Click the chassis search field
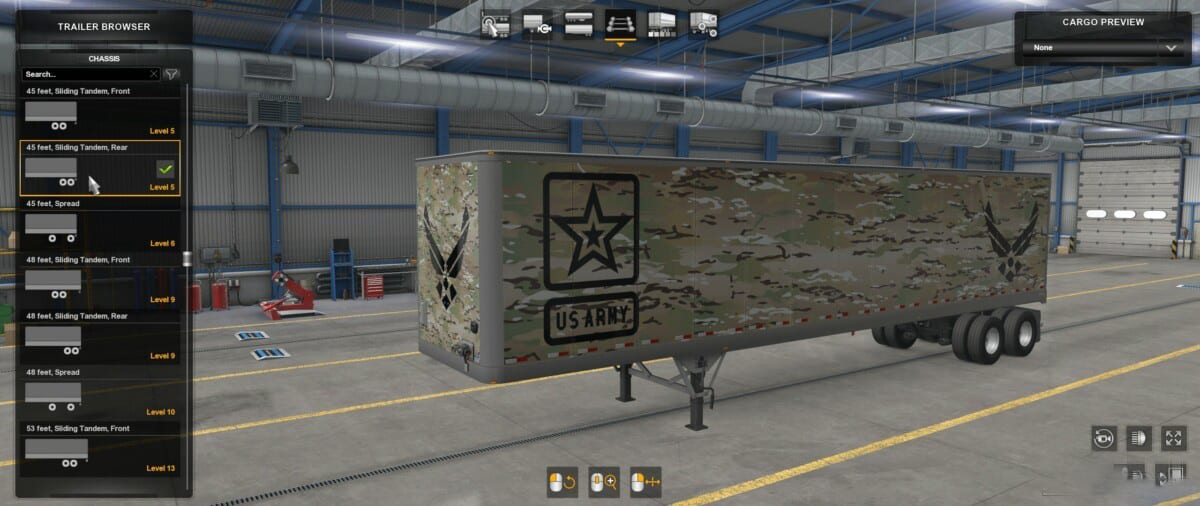 coord(85,74)
